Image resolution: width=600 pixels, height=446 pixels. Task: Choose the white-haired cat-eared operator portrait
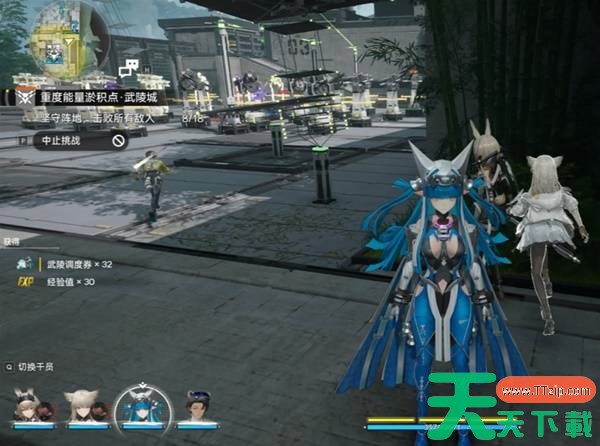(82, 405)
